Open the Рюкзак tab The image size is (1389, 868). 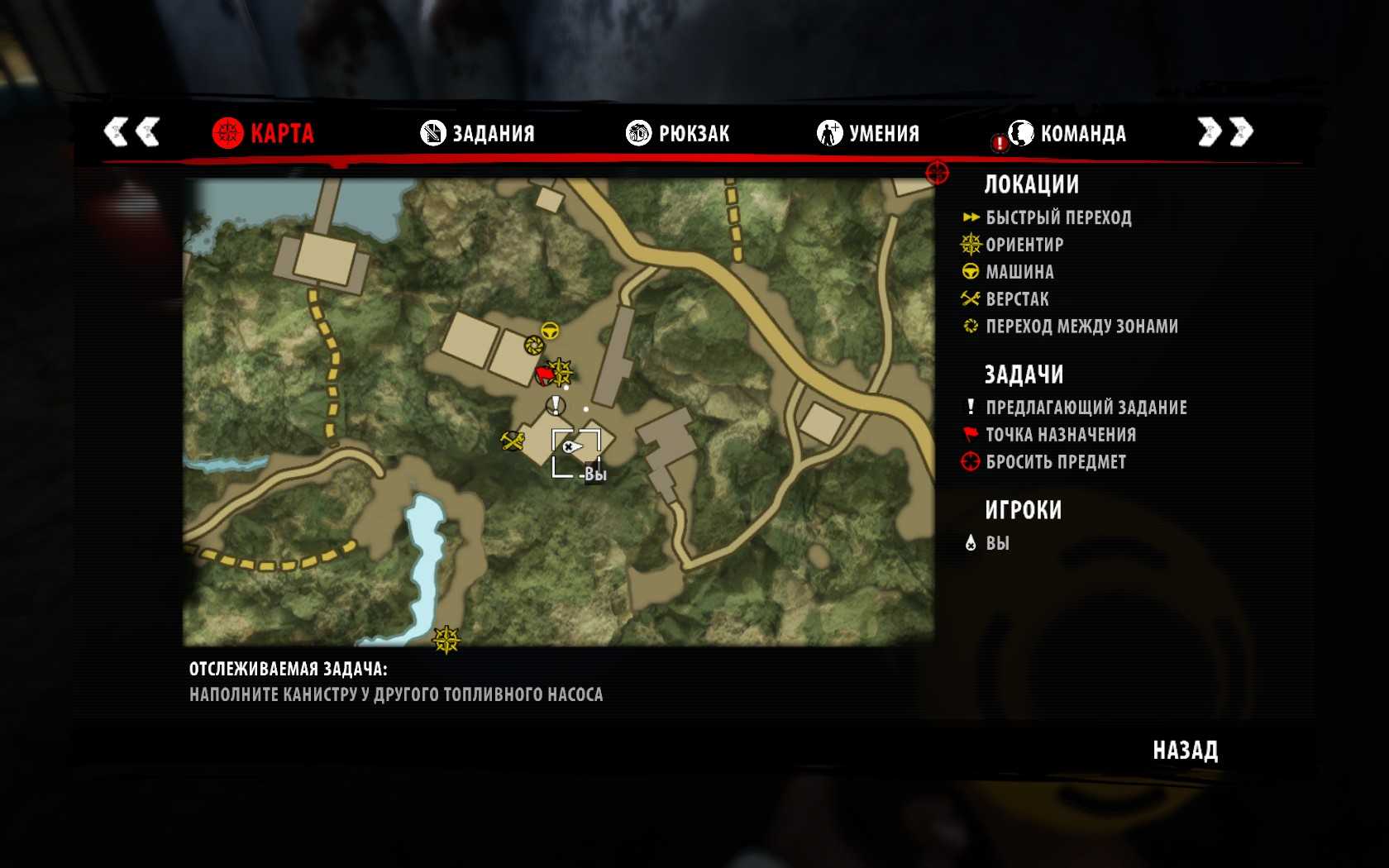click(x=678, y=132)
